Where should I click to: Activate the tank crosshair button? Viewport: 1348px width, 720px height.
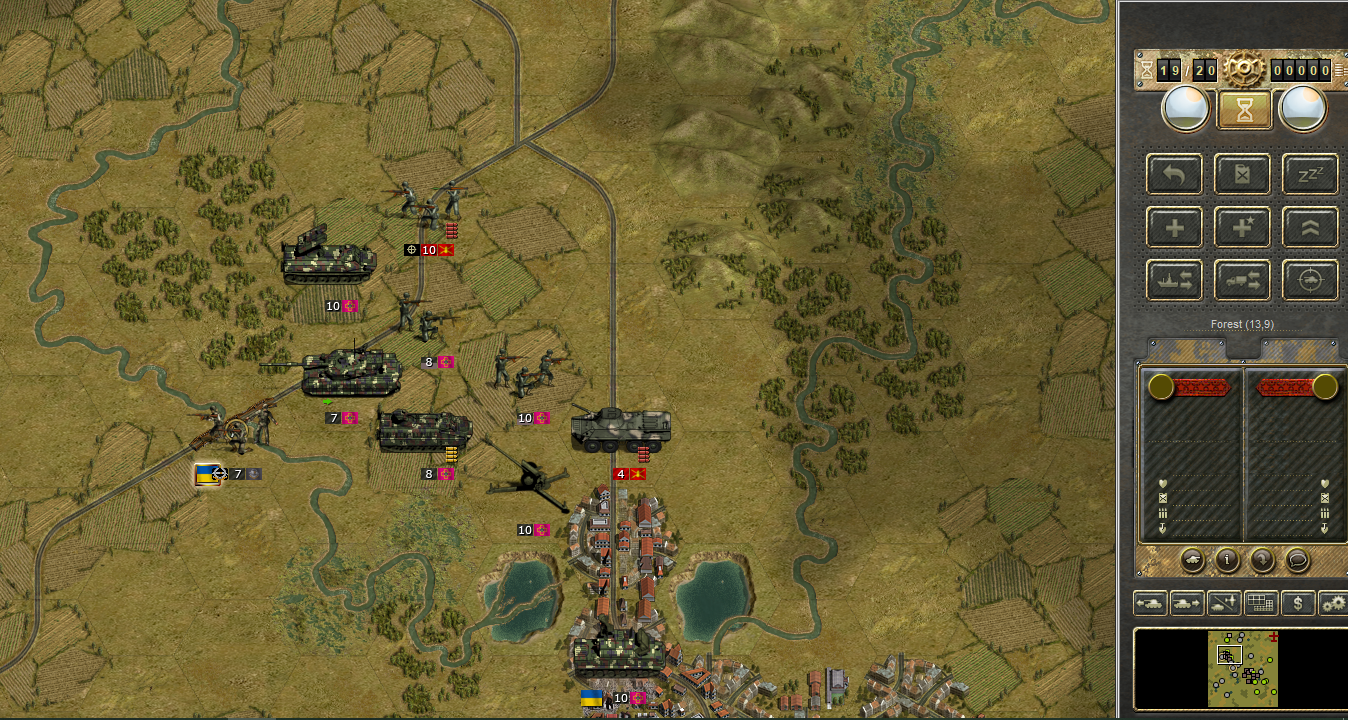(x=1310, y=281)
